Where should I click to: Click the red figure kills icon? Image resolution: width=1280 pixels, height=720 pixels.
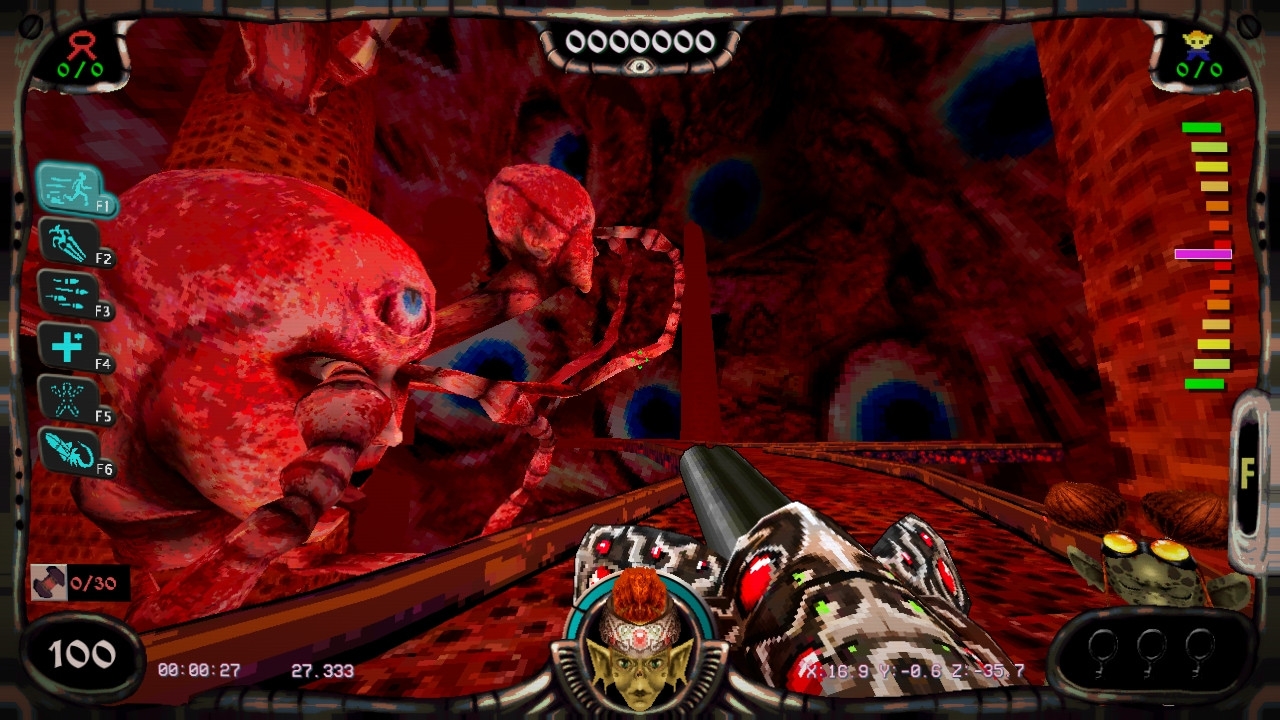(79, 45)
